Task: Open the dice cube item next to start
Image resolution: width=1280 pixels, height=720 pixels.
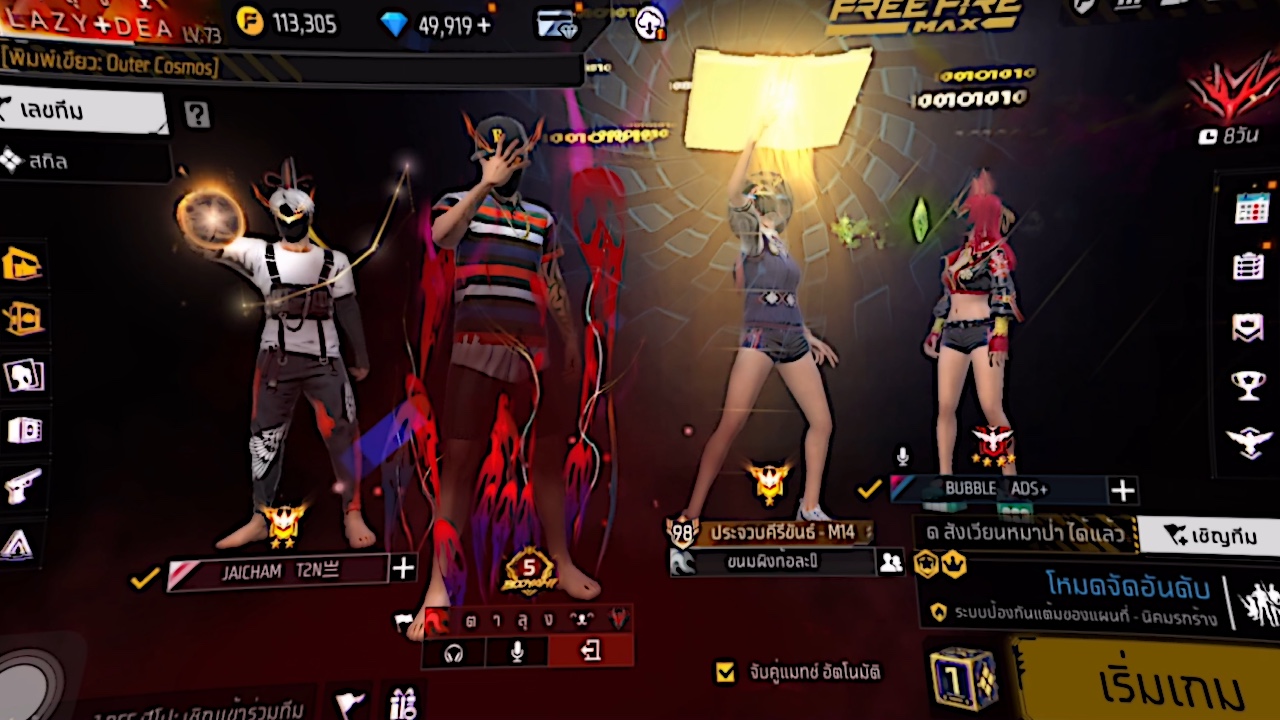Action: coord(963,679)
